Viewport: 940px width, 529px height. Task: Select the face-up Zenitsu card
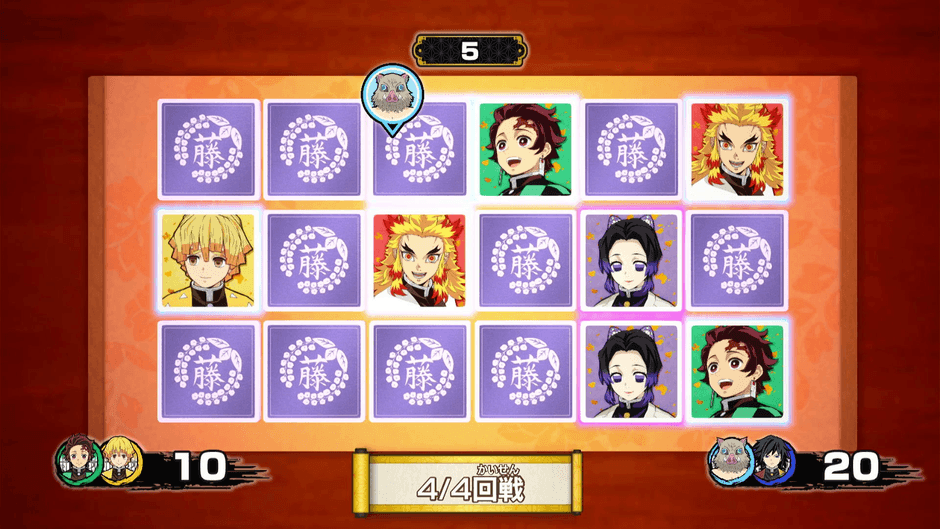pyautogui.click(x=208, y=259)
